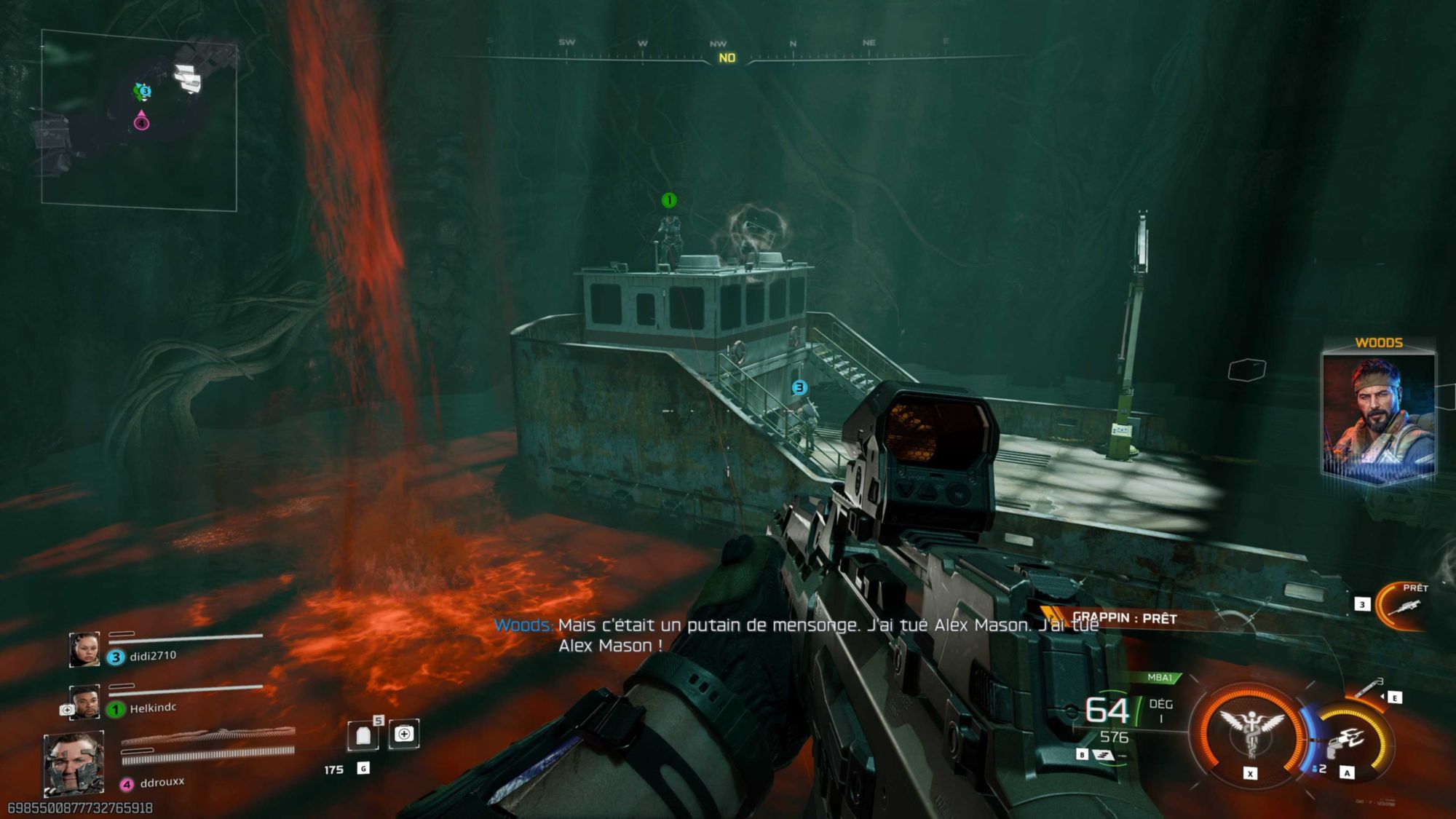Select the M8A1 weapon name tag
Image resolution: width=1456 pixels, height=819 pixels.
(x=1160, y=678)
